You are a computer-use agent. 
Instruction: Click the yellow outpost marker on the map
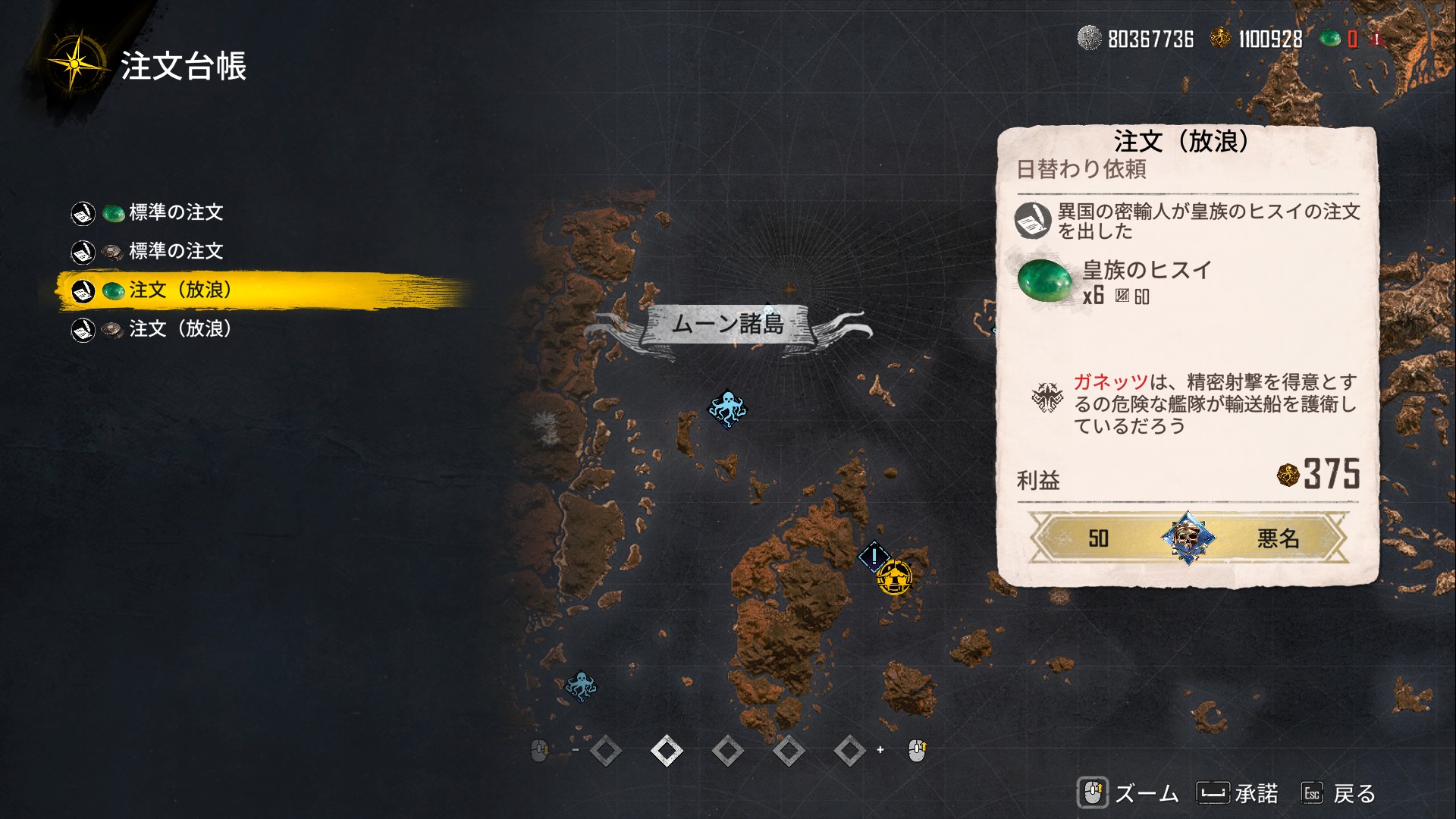pyautogui.click(x=894, y=578)
